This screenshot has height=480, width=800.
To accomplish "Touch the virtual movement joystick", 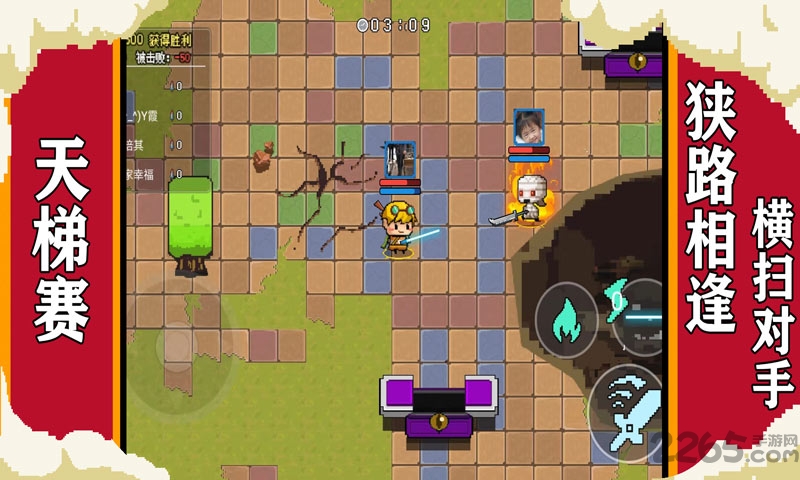I will [178, 346].
